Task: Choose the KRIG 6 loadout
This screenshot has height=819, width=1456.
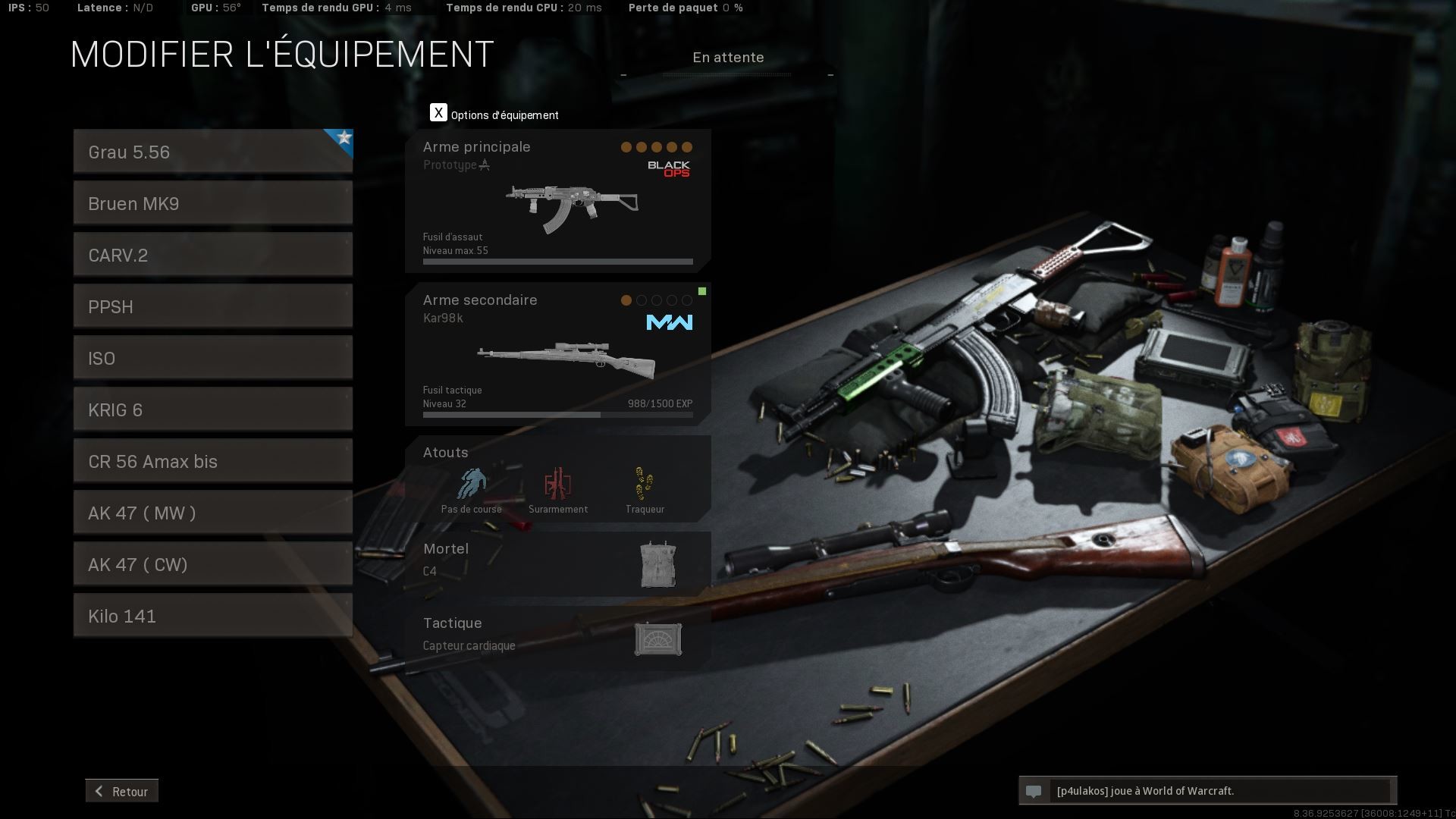Action: coord(212,409)
